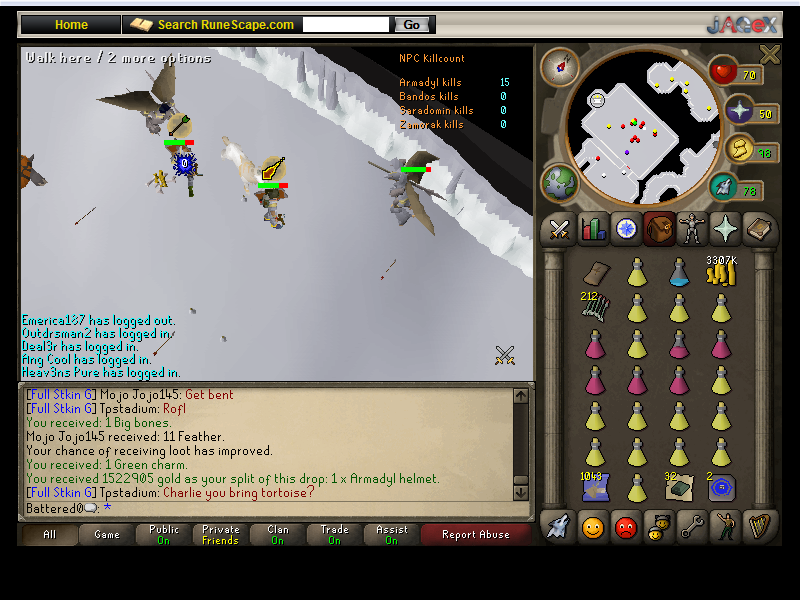The width and height of the screenshot is (800, 600).
Task: Switch to the skills stats tab
Action: pyautogui.click(x=593, y=230)
